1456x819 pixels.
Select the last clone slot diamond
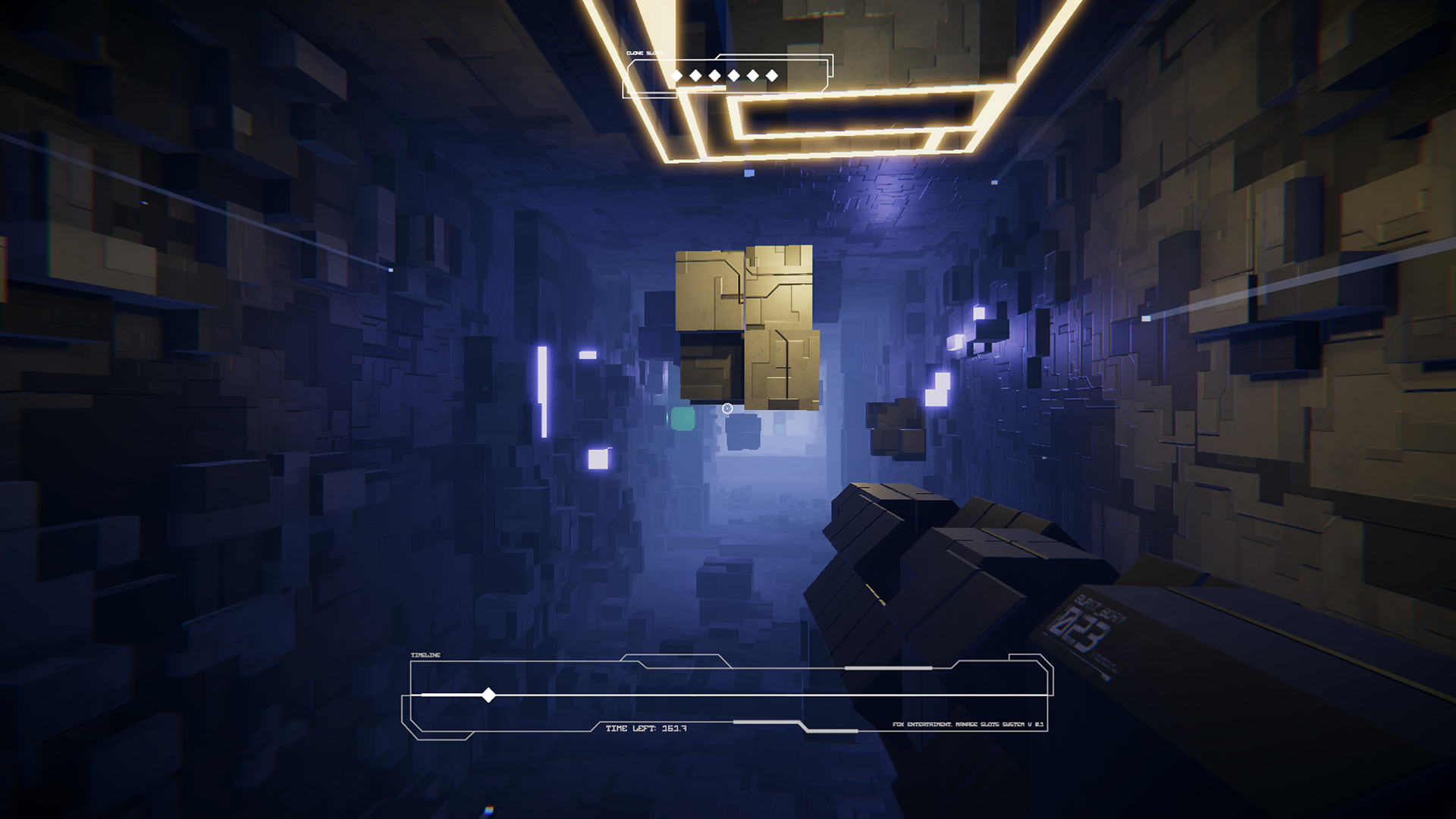pyautogui.click(x=772, y=75)
